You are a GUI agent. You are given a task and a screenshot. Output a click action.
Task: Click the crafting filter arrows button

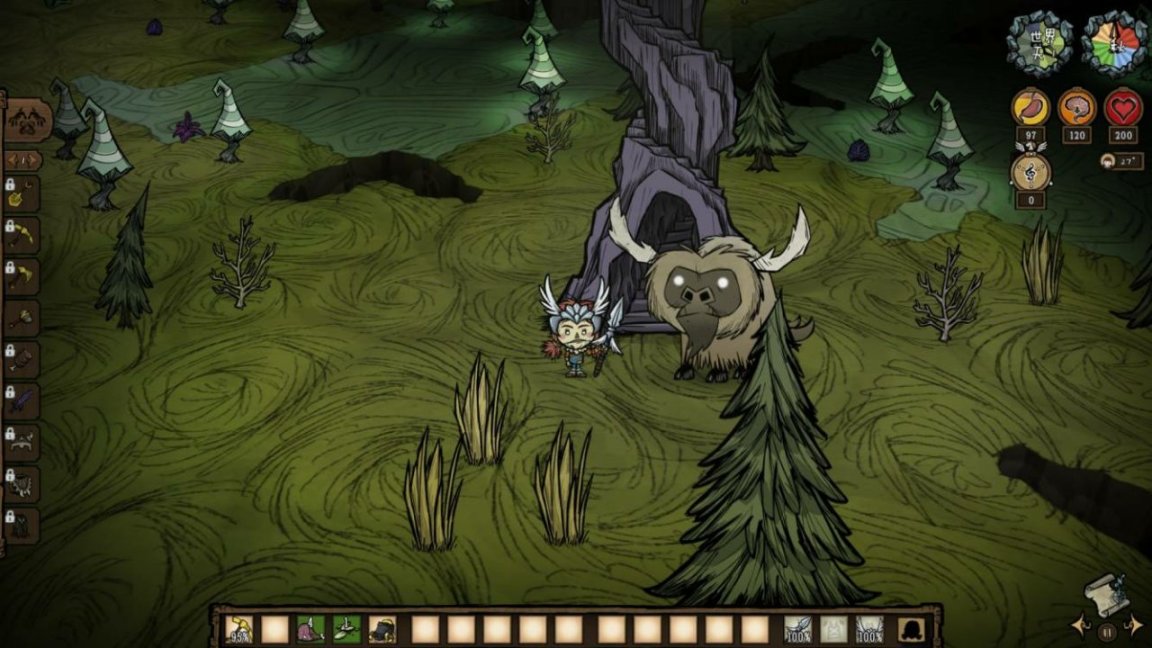[24, 160]
